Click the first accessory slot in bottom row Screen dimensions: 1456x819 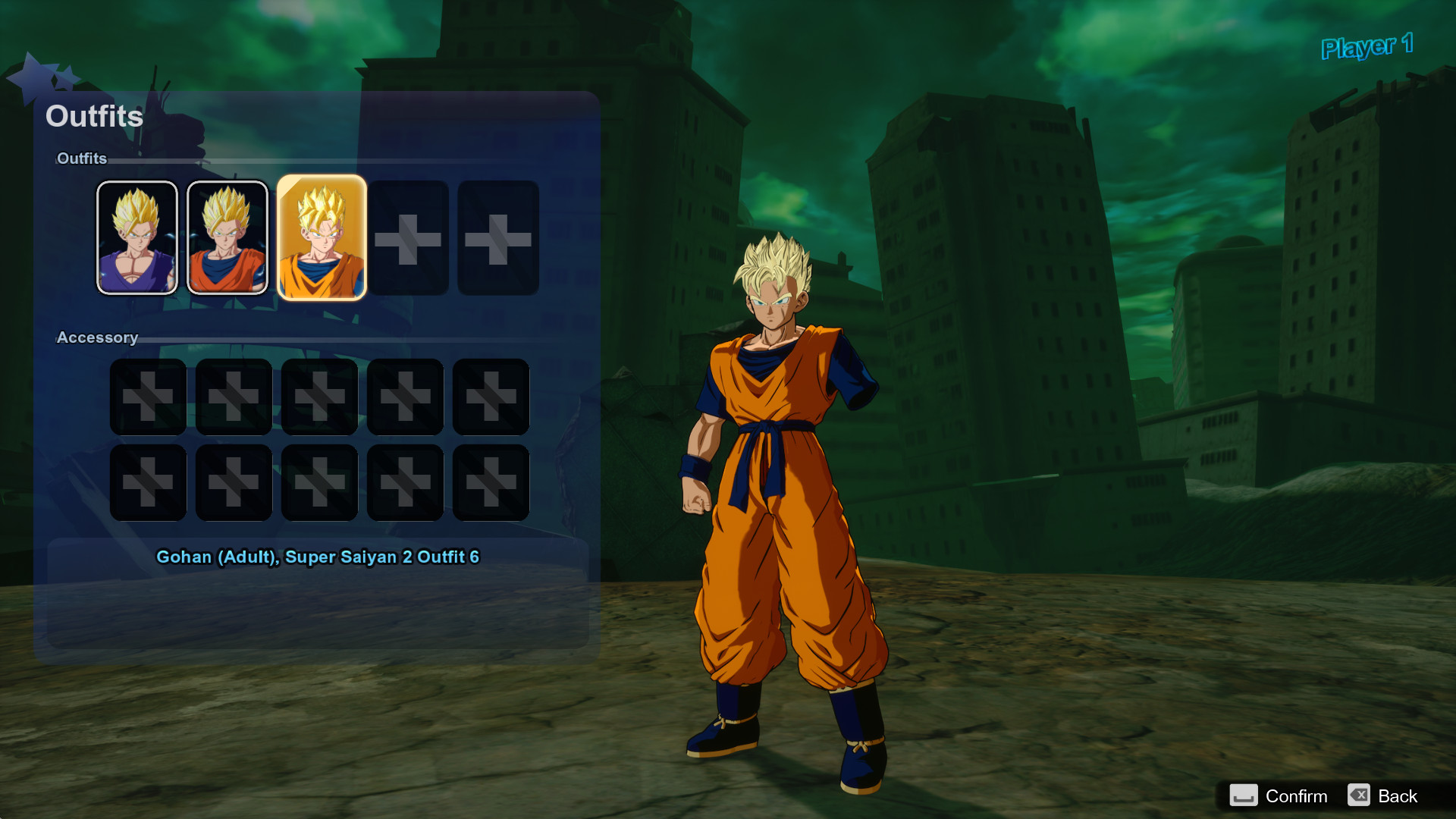point(147,482)
